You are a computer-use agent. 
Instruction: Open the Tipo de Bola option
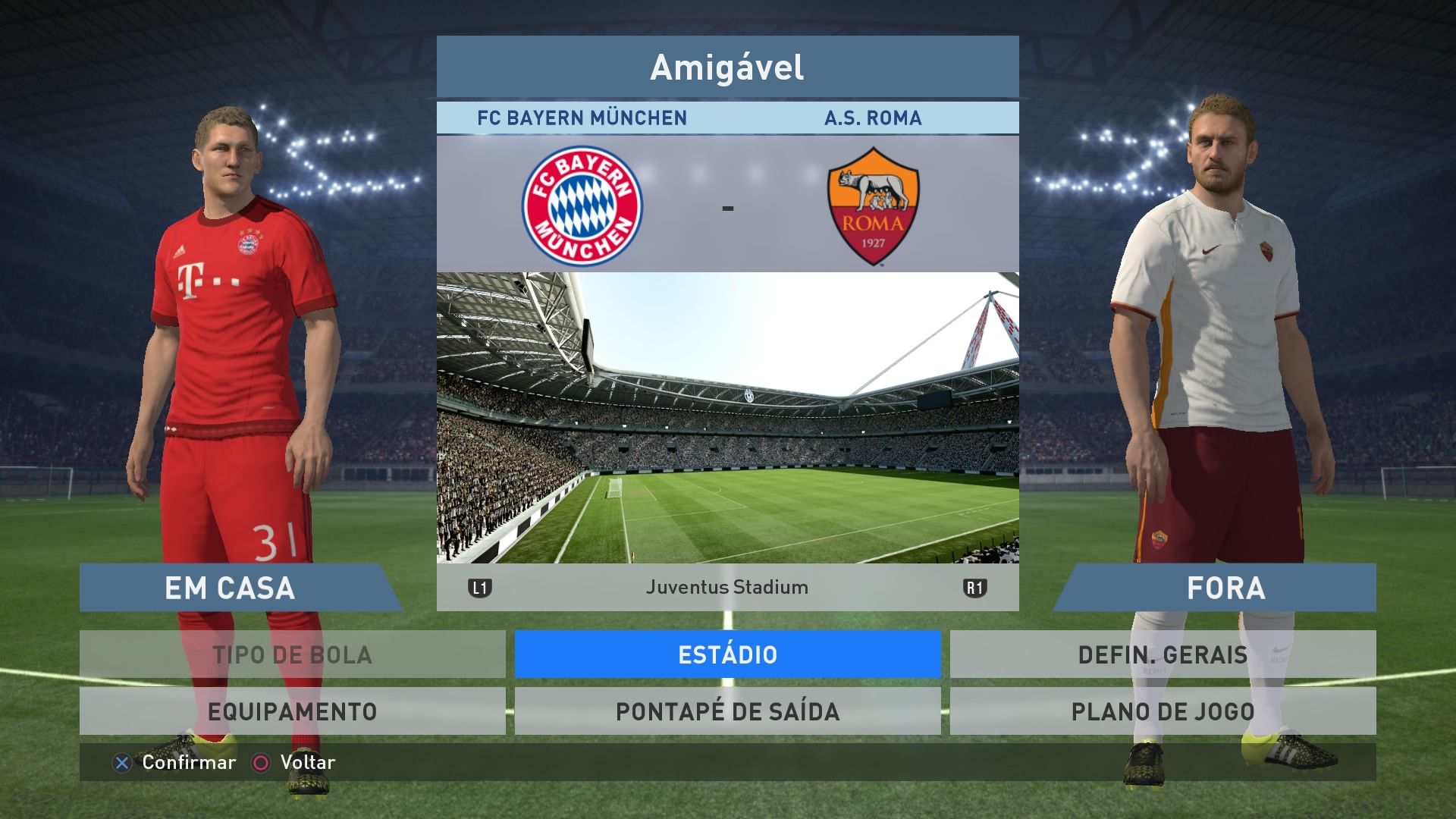click(x=292, y=654)
